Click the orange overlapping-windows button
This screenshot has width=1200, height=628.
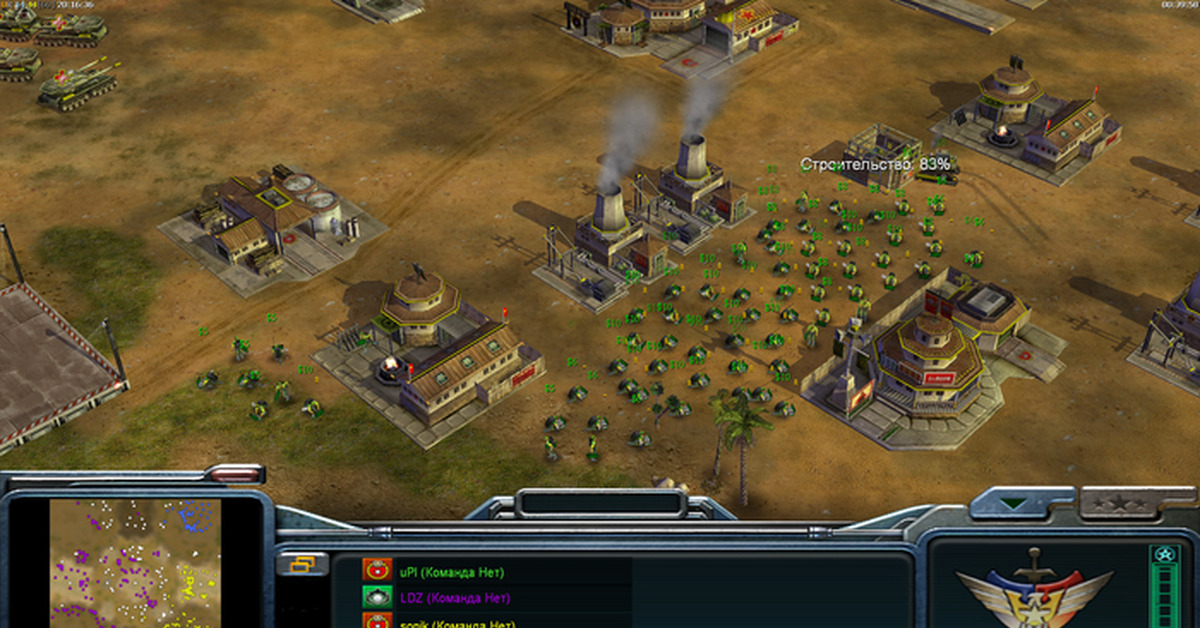(302, 565)
